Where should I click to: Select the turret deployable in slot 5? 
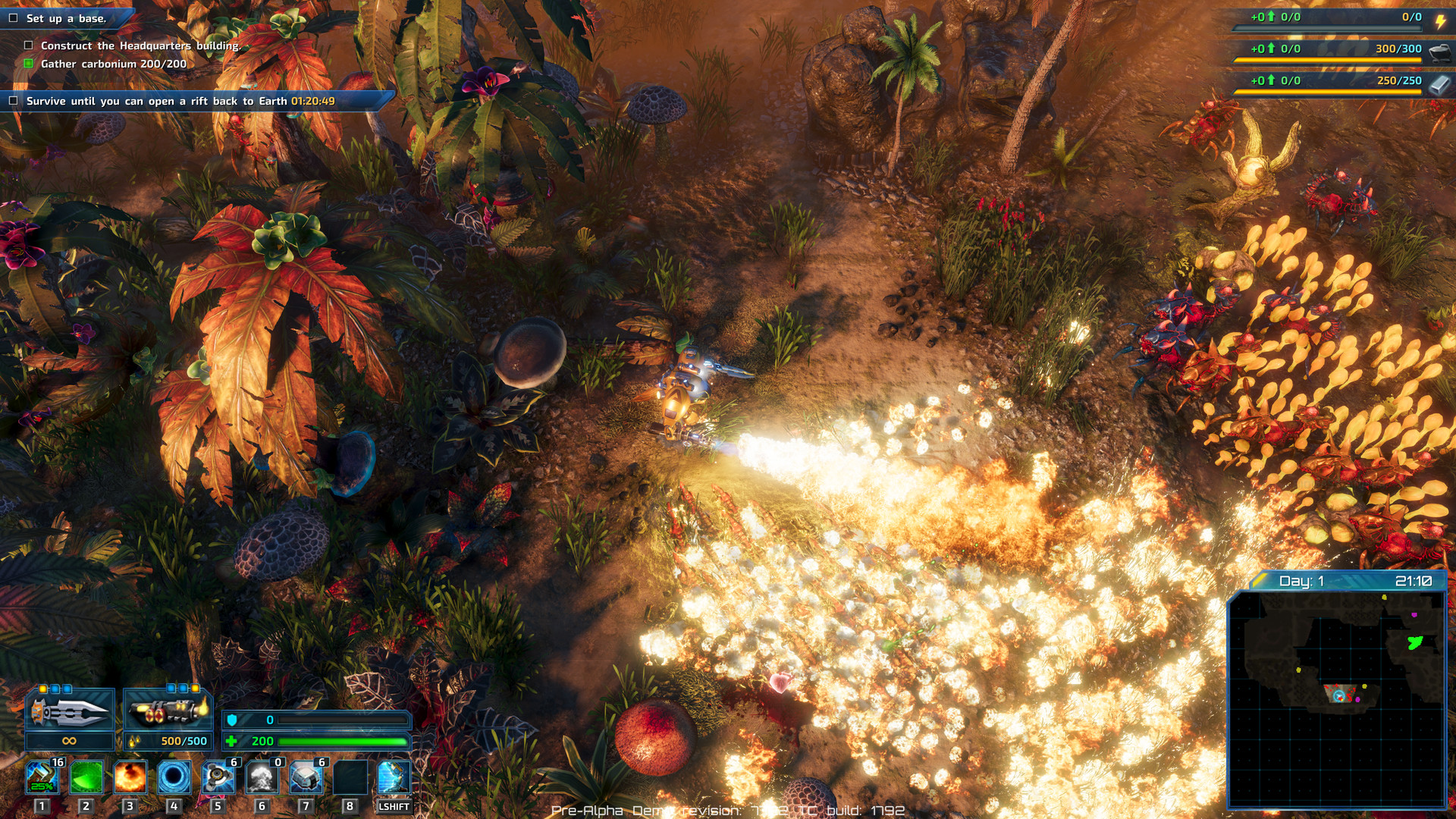coord(218,777)
